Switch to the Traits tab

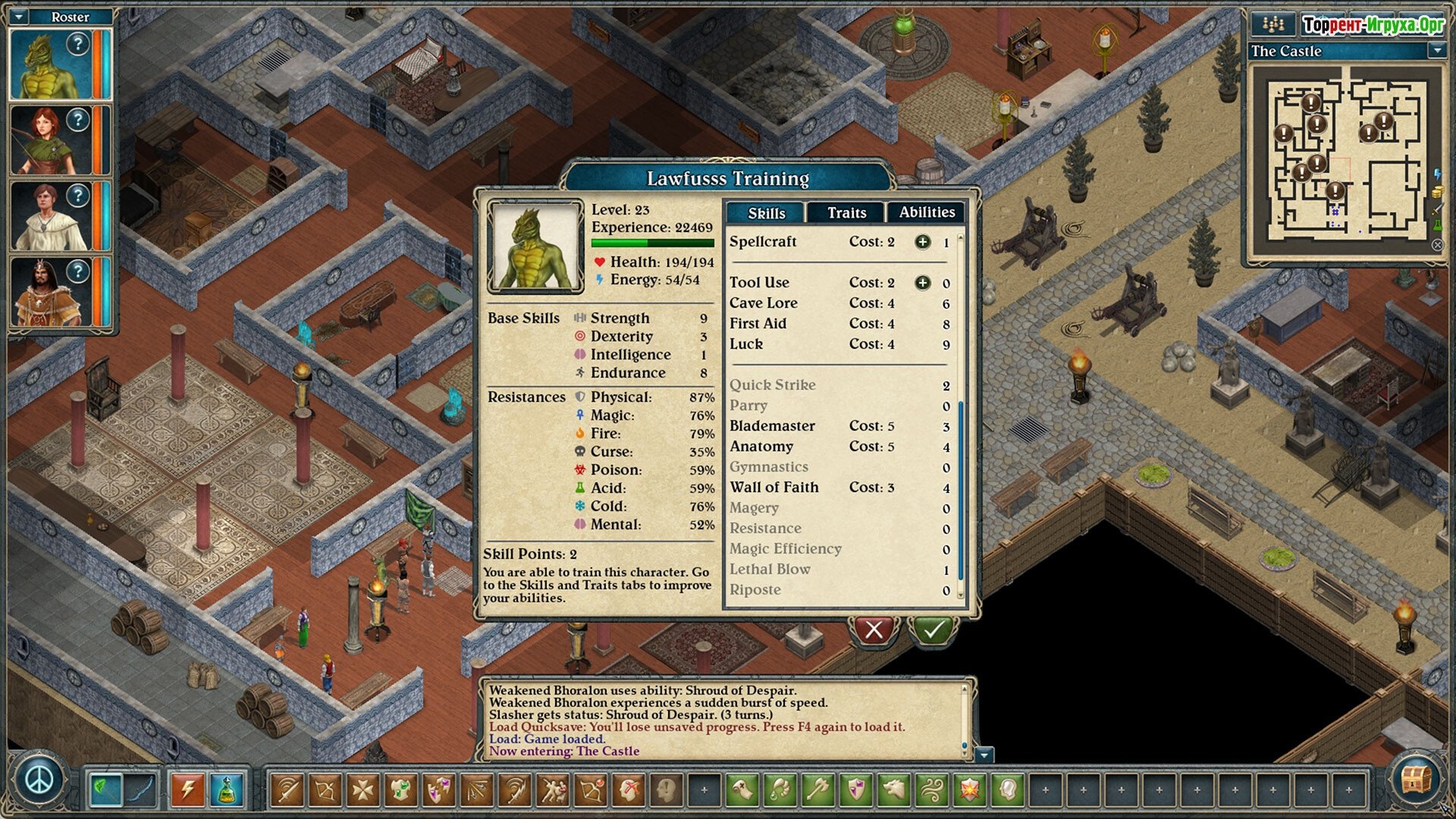point(846,213)
